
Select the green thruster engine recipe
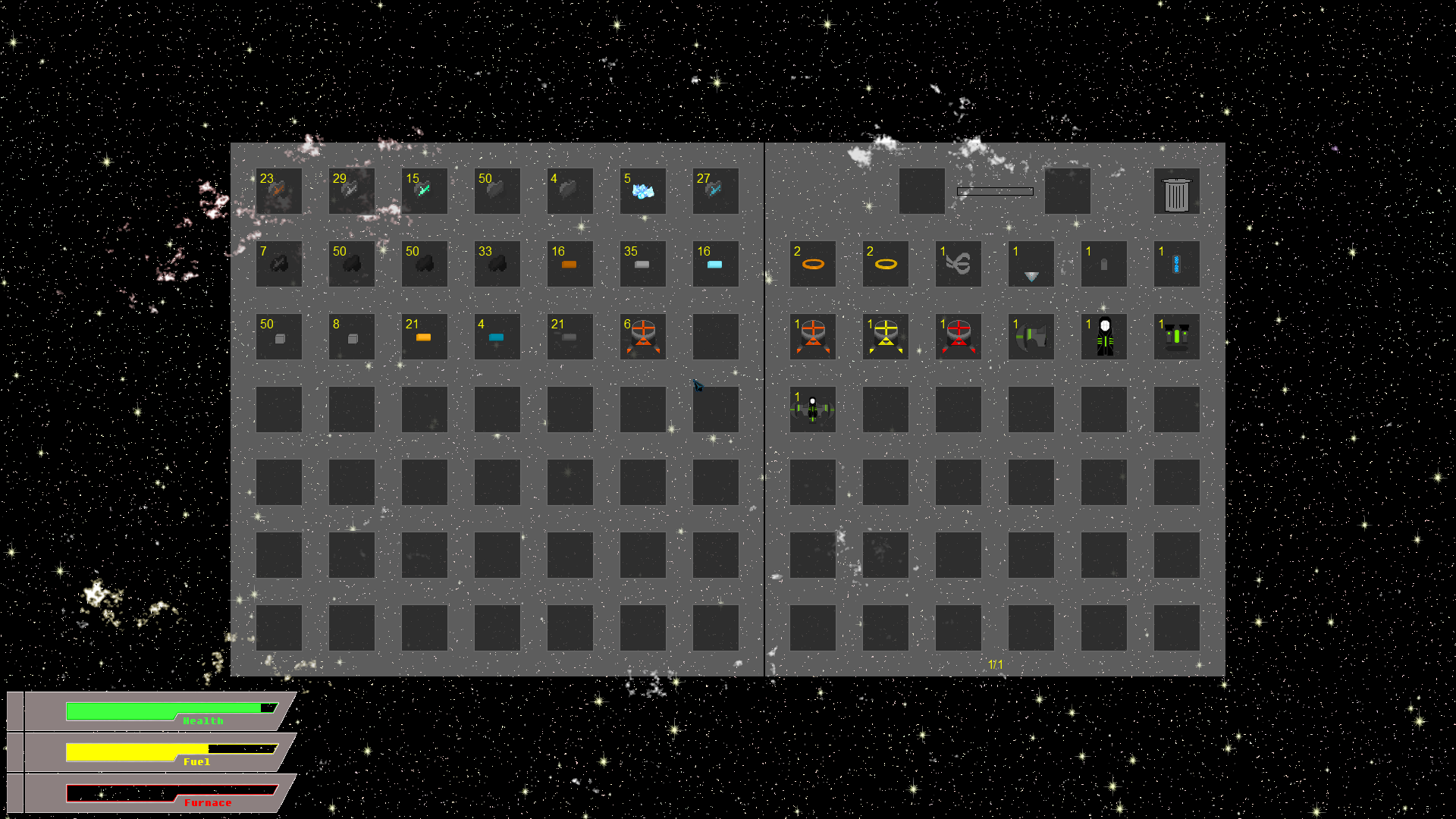pyautogui.click(x=1176, y=336)
